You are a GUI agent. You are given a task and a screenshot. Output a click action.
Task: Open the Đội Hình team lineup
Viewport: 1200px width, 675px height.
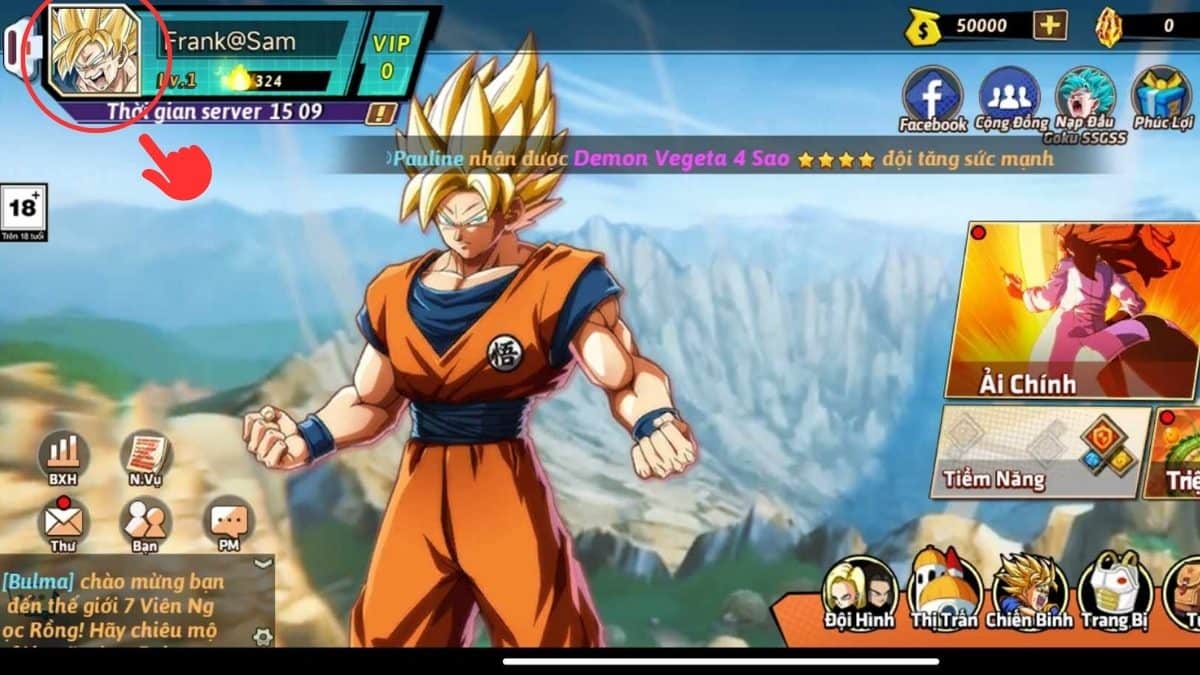click(x=860, y=588)
